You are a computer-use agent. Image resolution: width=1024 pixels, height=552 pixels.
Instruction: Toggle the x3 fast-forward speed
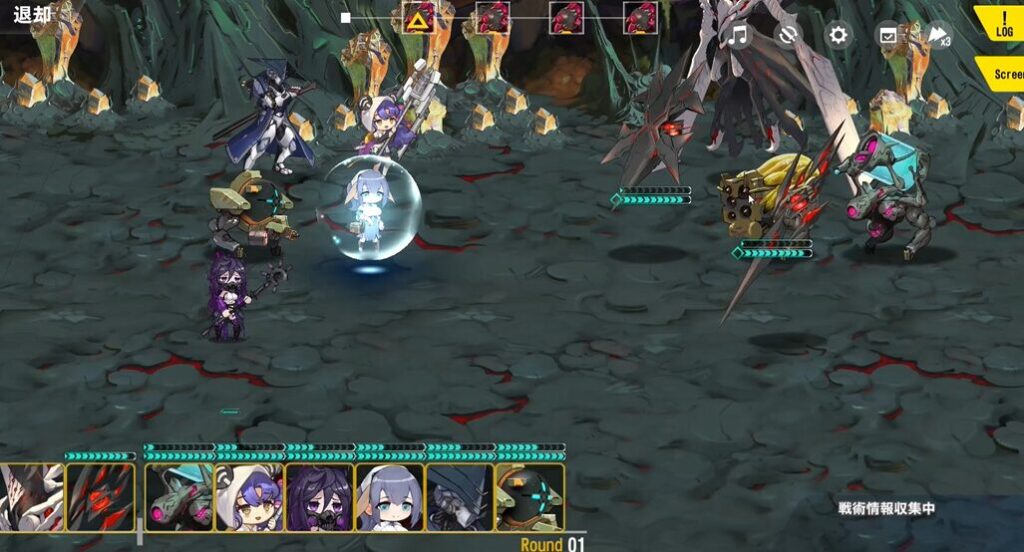(939, 36)
